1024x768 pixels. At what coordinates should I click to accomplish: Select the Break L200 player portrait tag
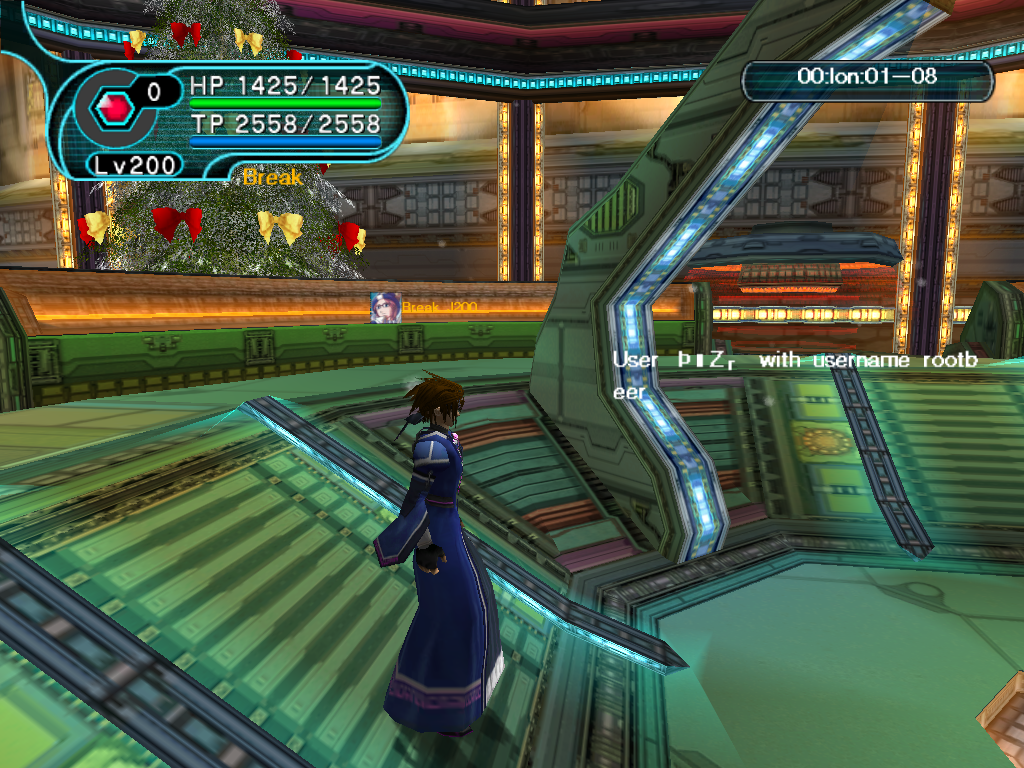click(385, 307)
